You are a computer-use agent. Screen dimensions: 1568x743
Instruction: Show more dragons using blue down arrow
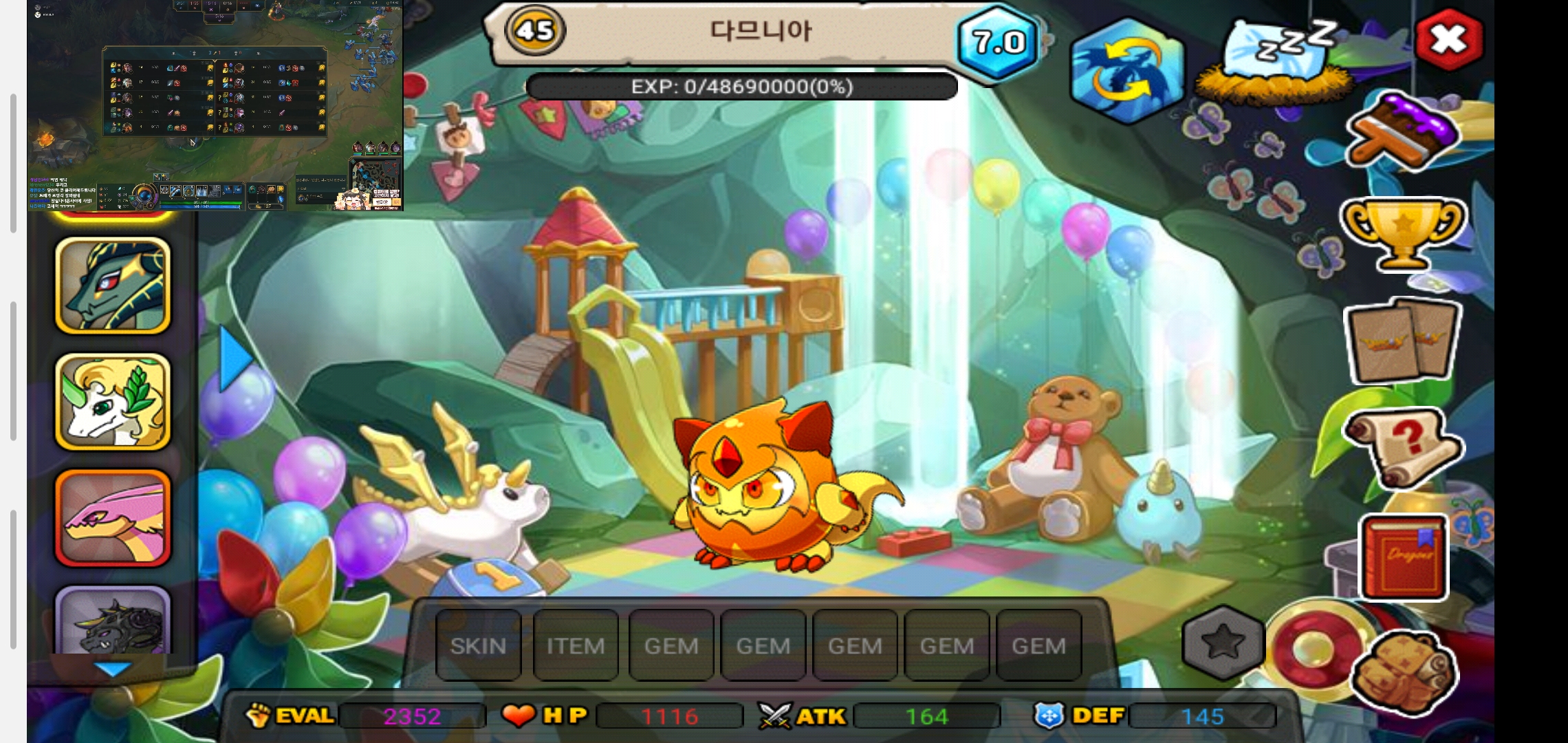click(111, 668)
